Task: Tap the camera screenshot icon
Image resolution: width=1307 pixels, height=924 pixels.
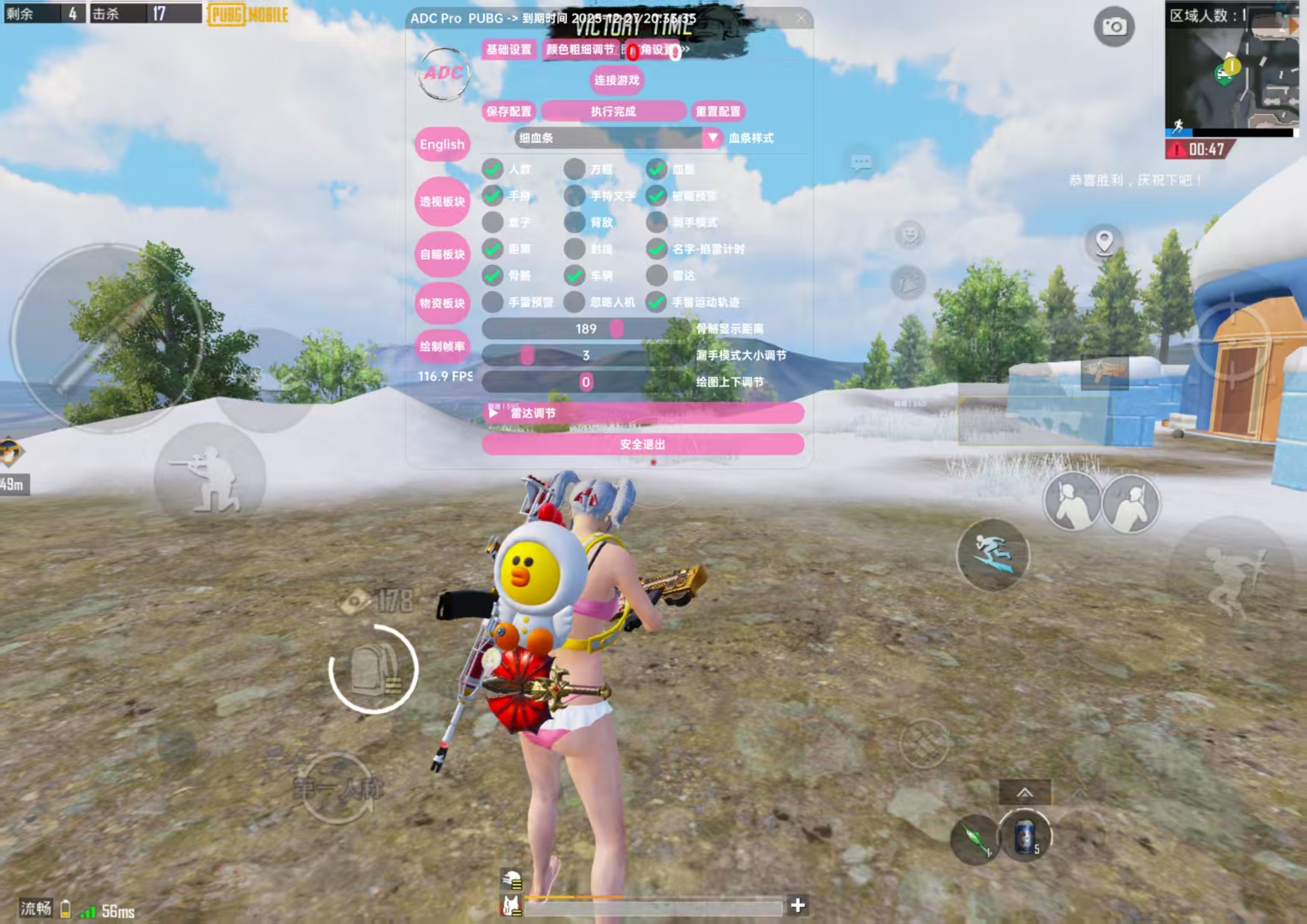Action: 1113,27
